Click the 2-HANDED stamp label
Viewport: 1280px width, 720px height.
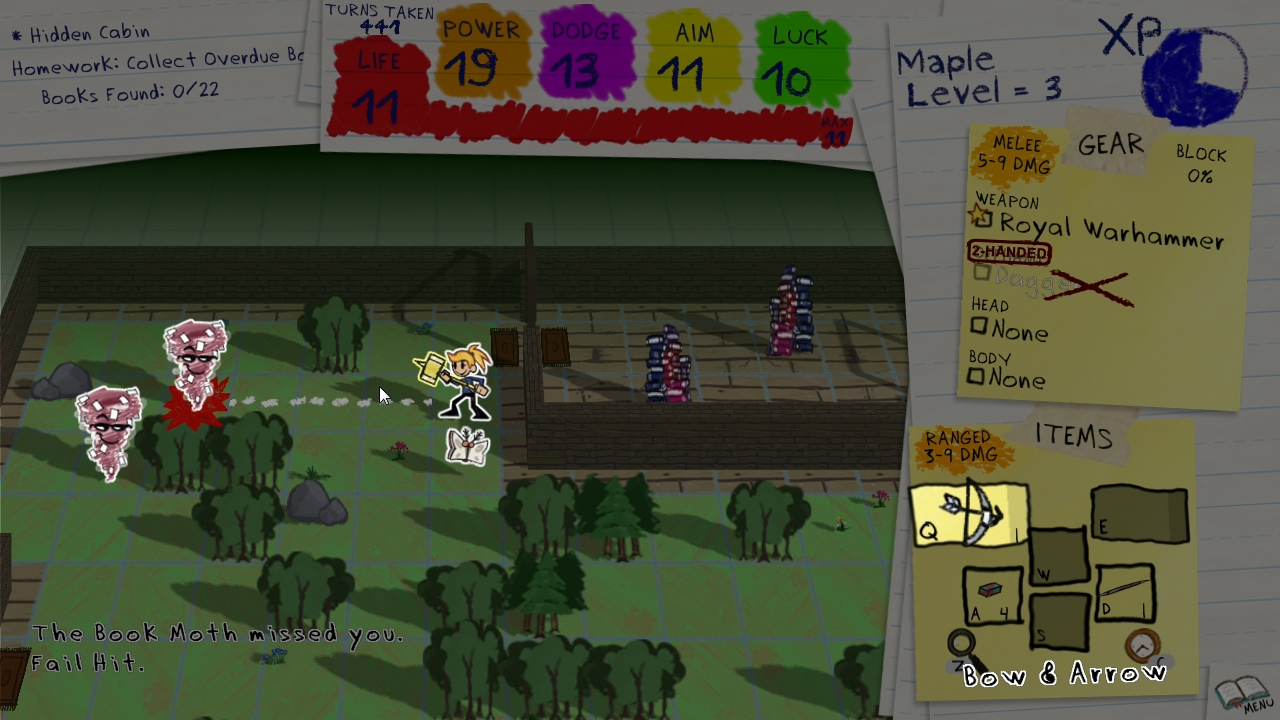coord(1009,252)
